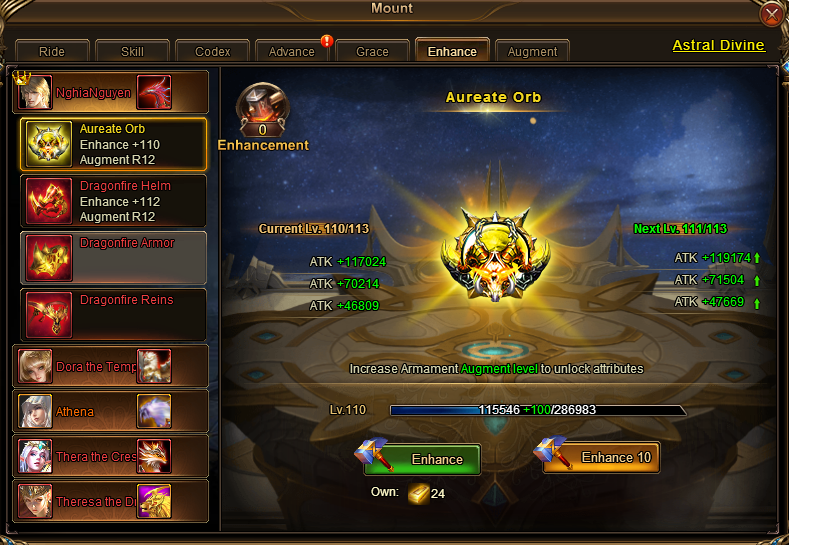The height and width of the screenshot is (545, 817).
Task: Click the Enhance 10 button
Action: (602, 458)
